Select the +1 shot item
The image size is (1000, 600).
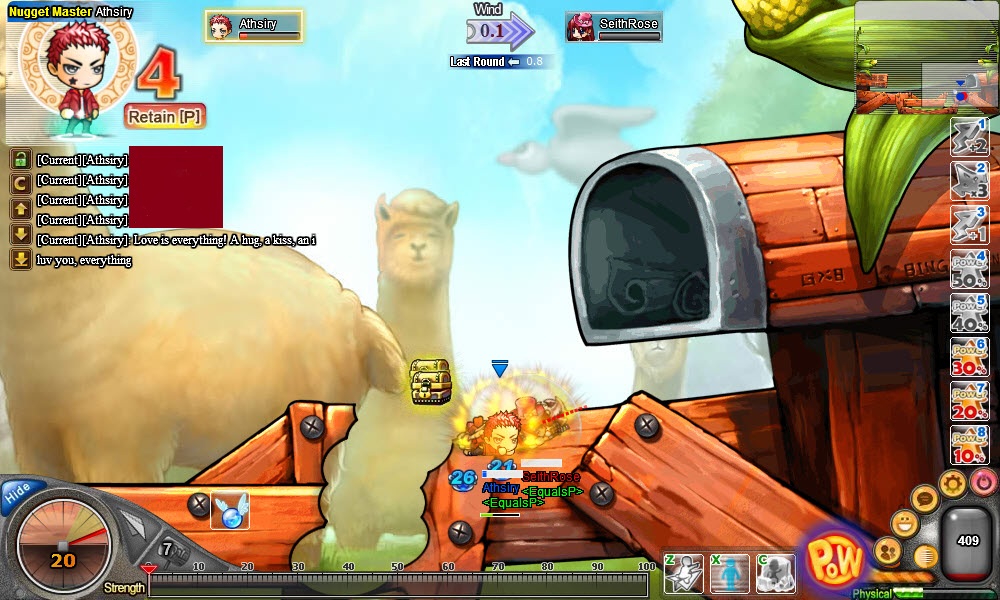coord(969,225)
